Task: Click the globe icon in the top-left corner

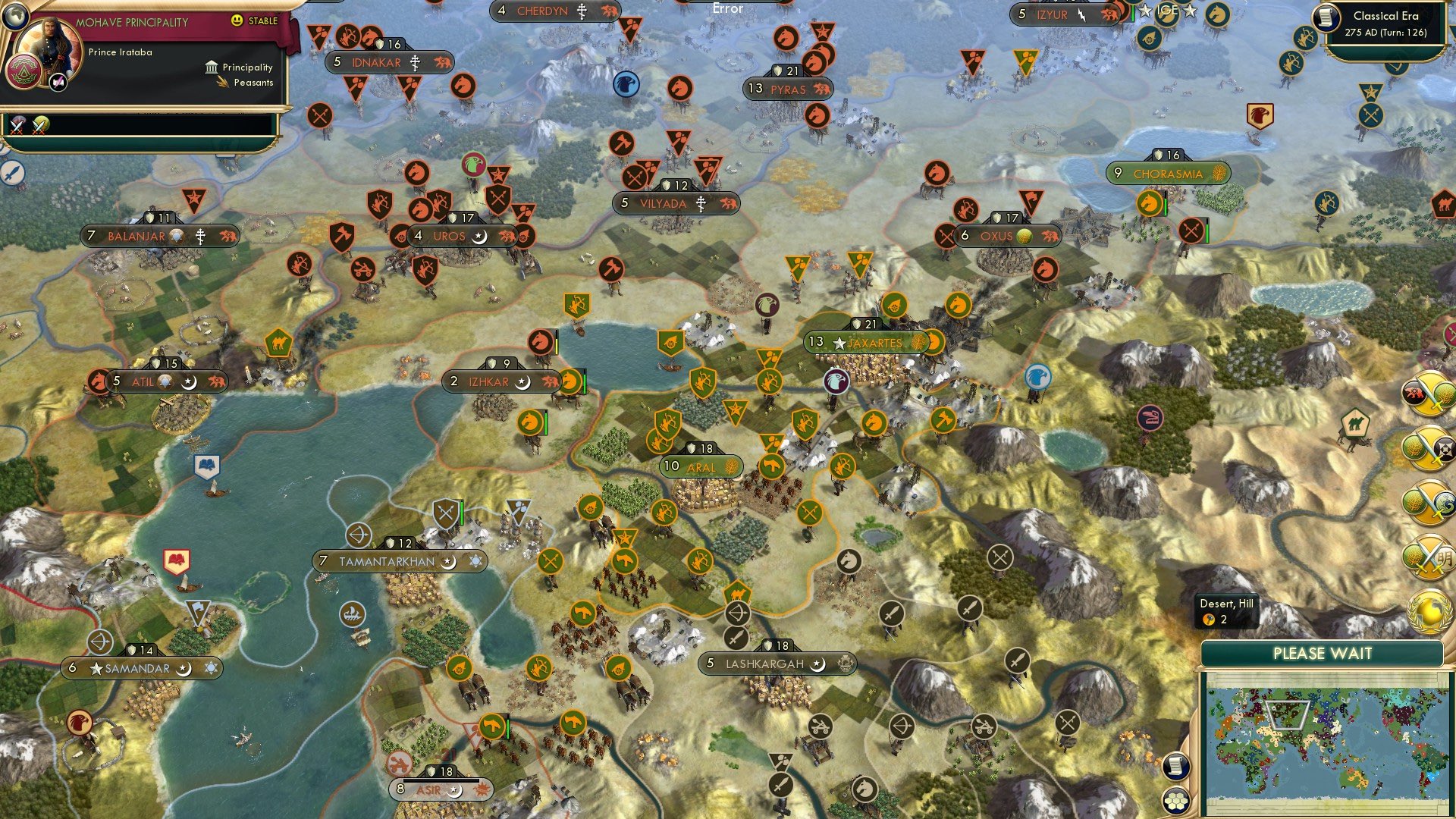Action: tap(15, 16)
